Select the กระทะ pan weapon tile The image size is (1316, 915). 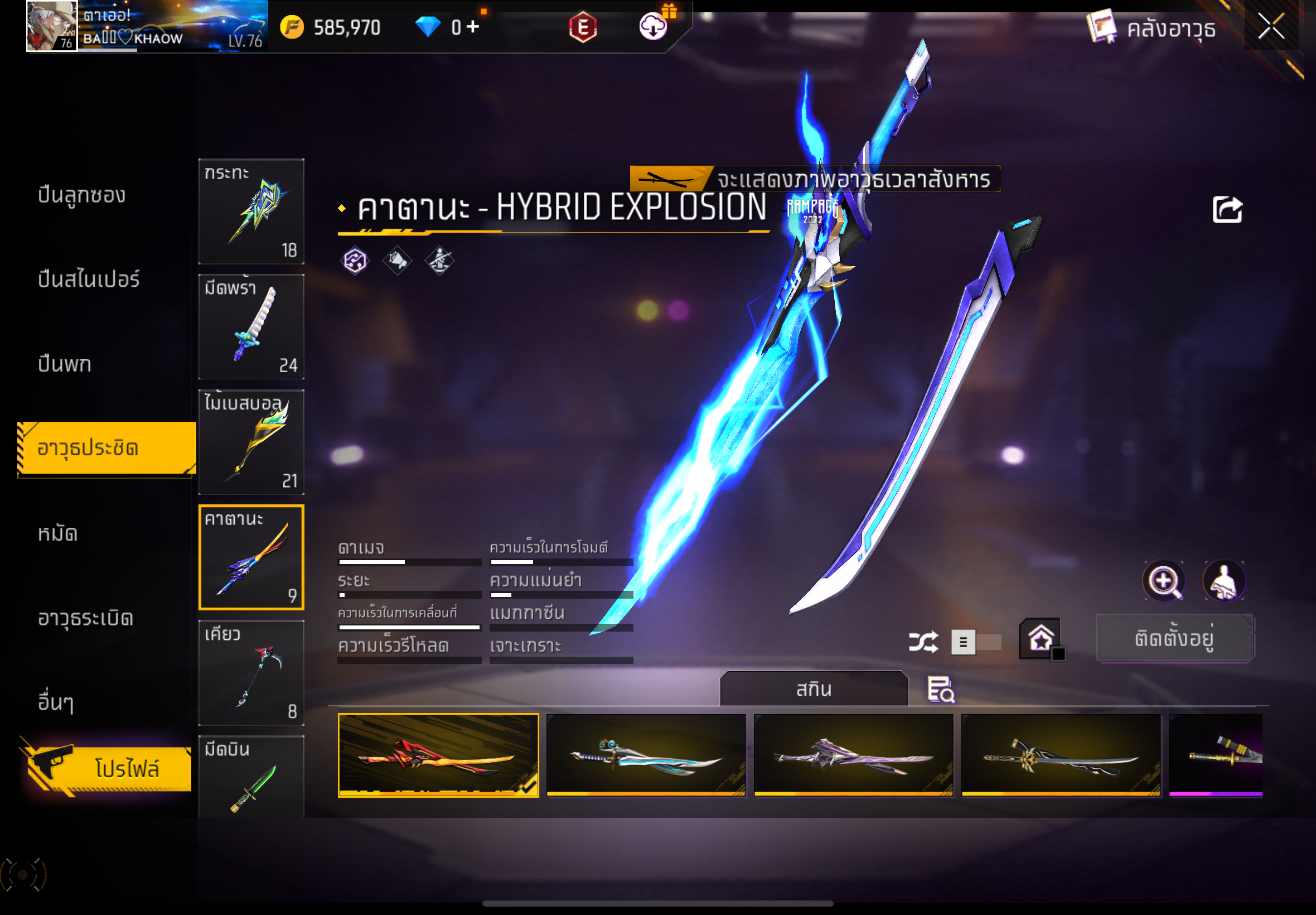pos(251,211)
